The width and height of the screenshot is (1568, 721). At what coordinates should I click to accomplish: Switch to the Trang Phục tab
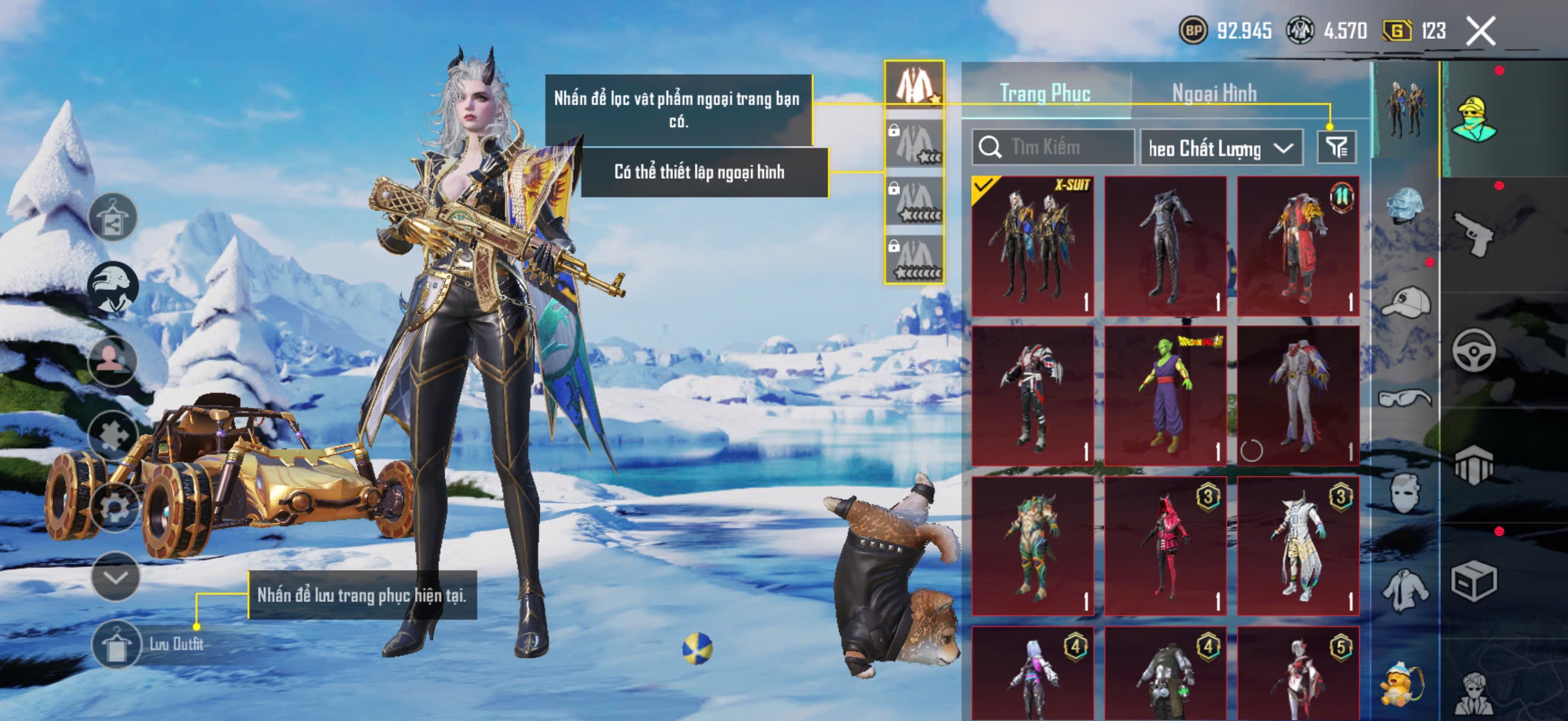click(x=1045, y=93)
